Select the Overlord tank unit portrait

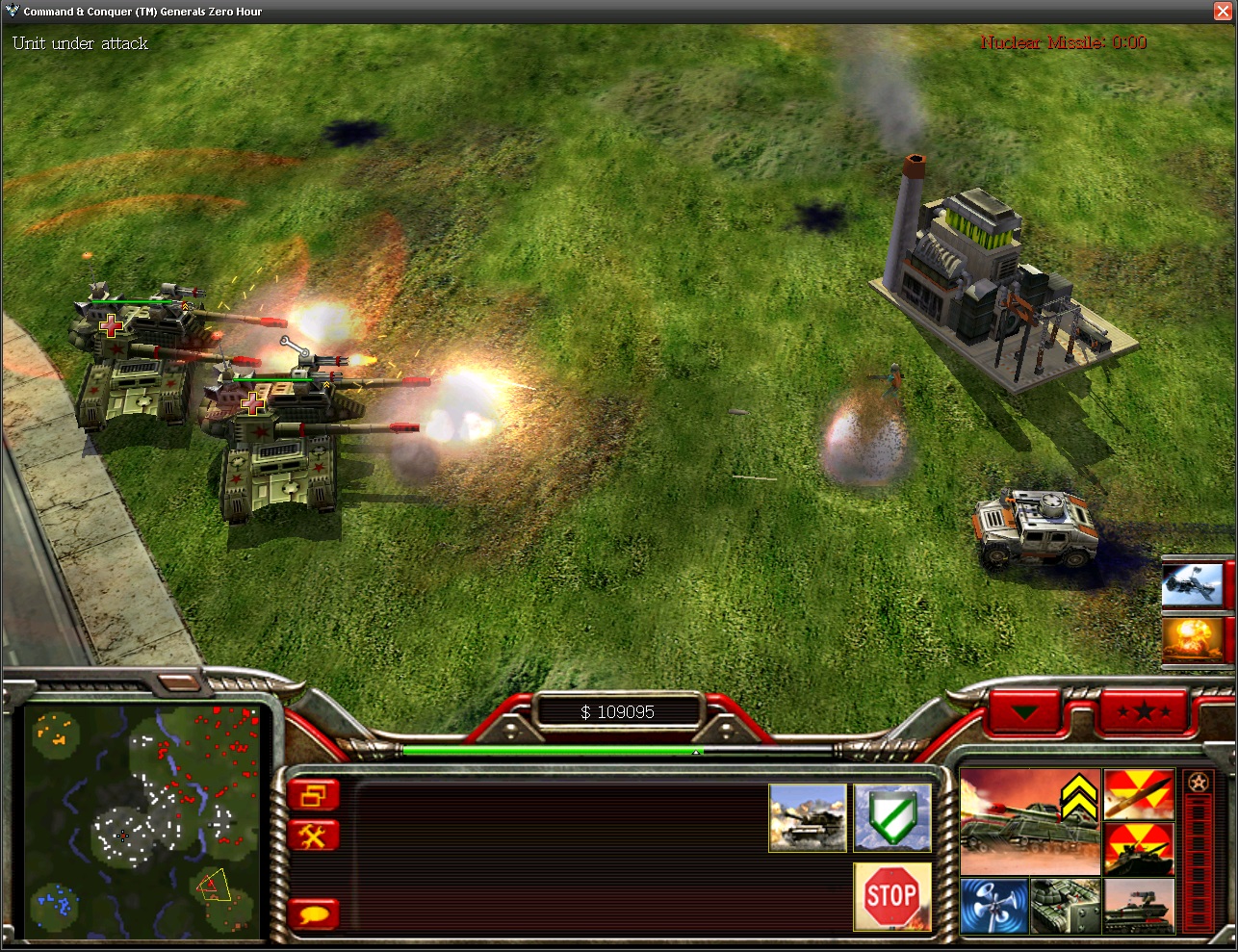click(x=1030, y=821)
